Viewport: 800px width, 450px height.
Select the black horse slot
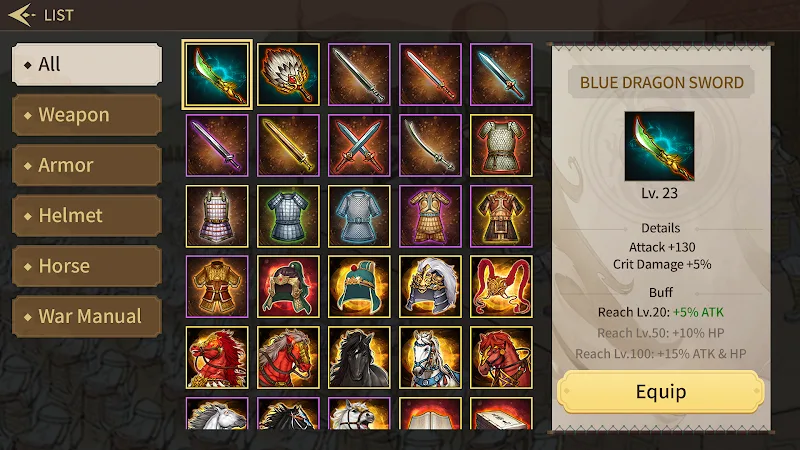click(x=360, y=357)
